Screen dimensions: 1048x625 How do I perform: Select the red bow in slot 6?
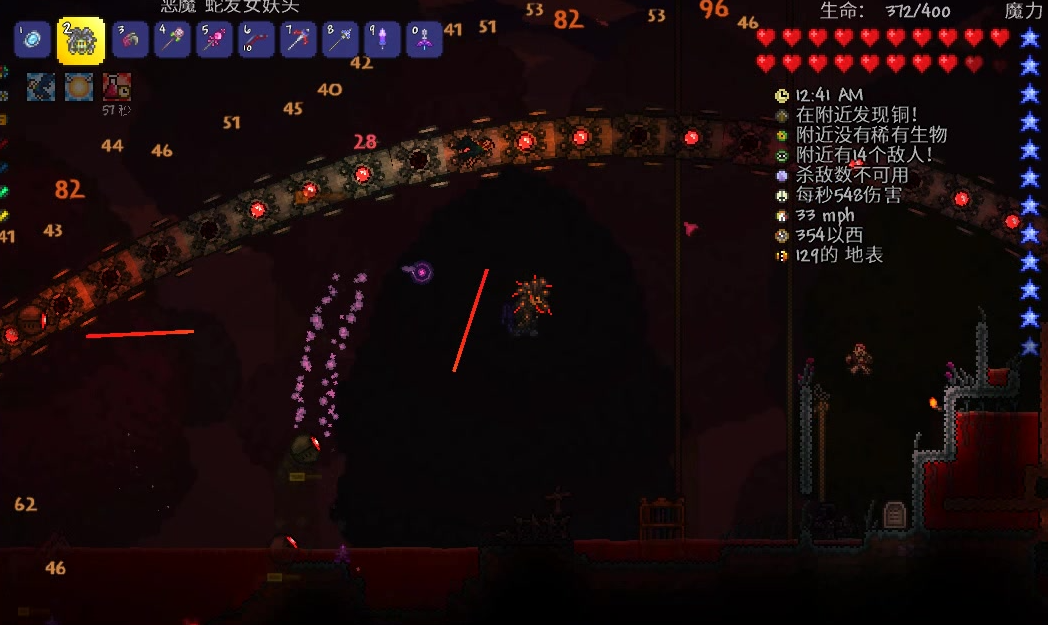[256, 40]
